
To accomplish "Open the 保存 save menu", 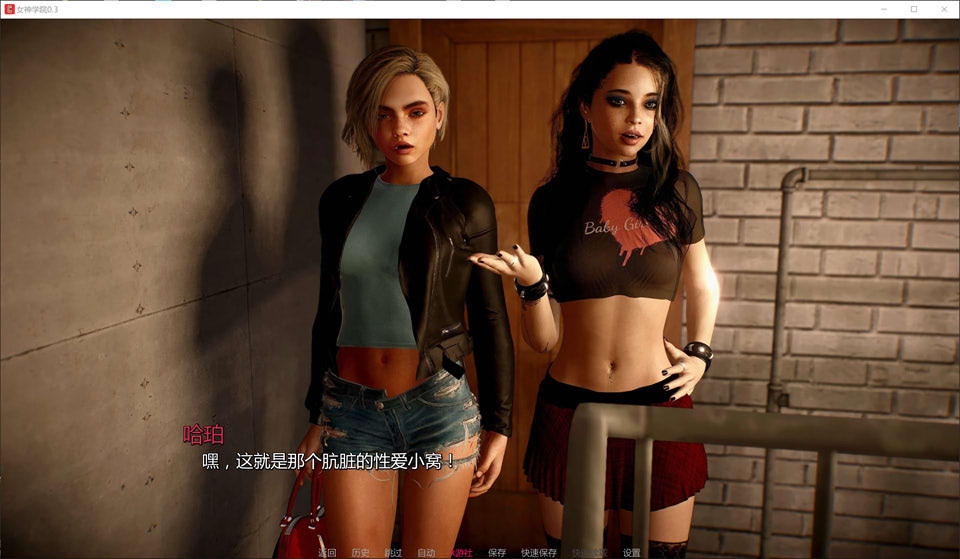I will click(497, 552).
